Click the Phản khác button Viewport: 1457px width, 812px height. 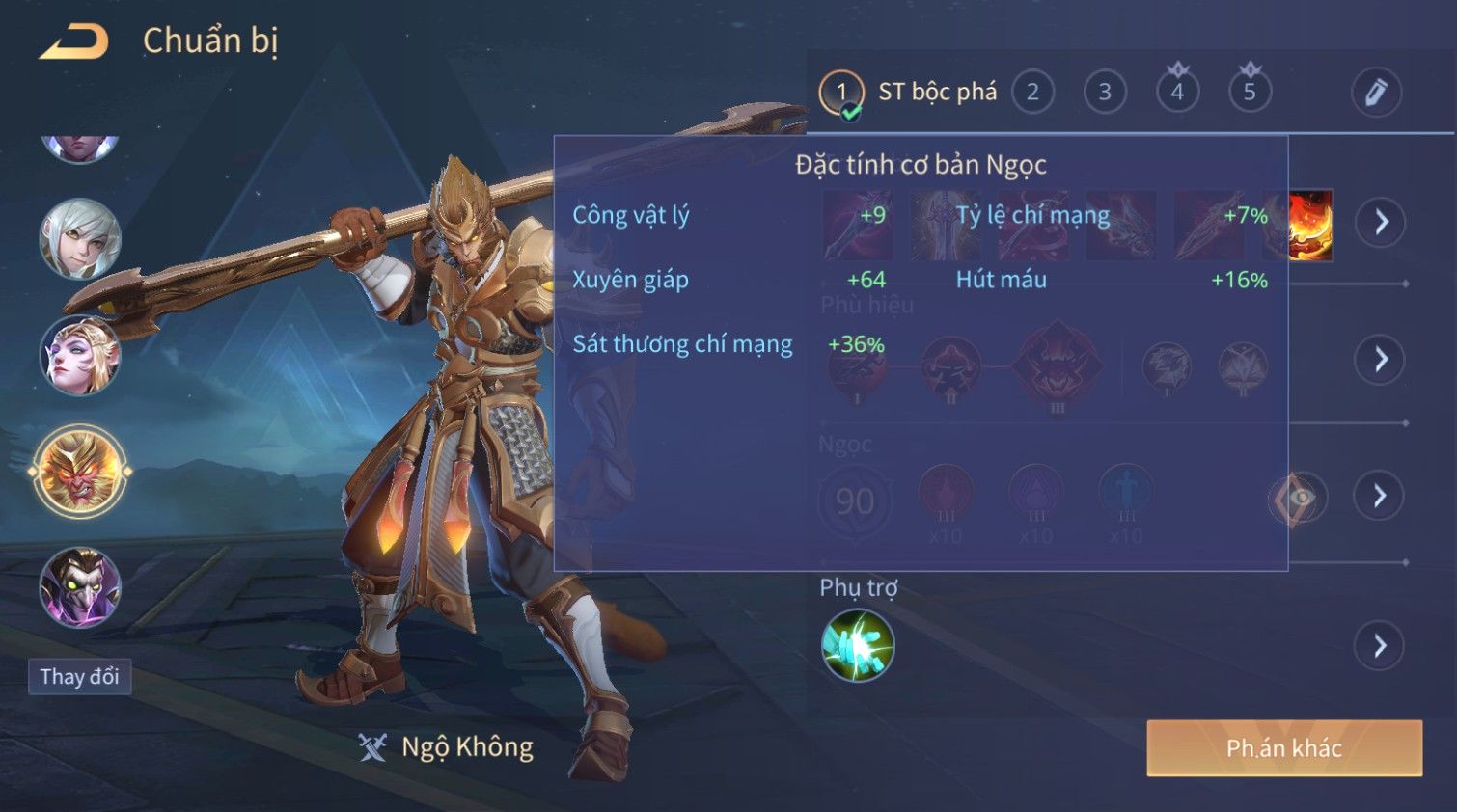coord(1283,748)
